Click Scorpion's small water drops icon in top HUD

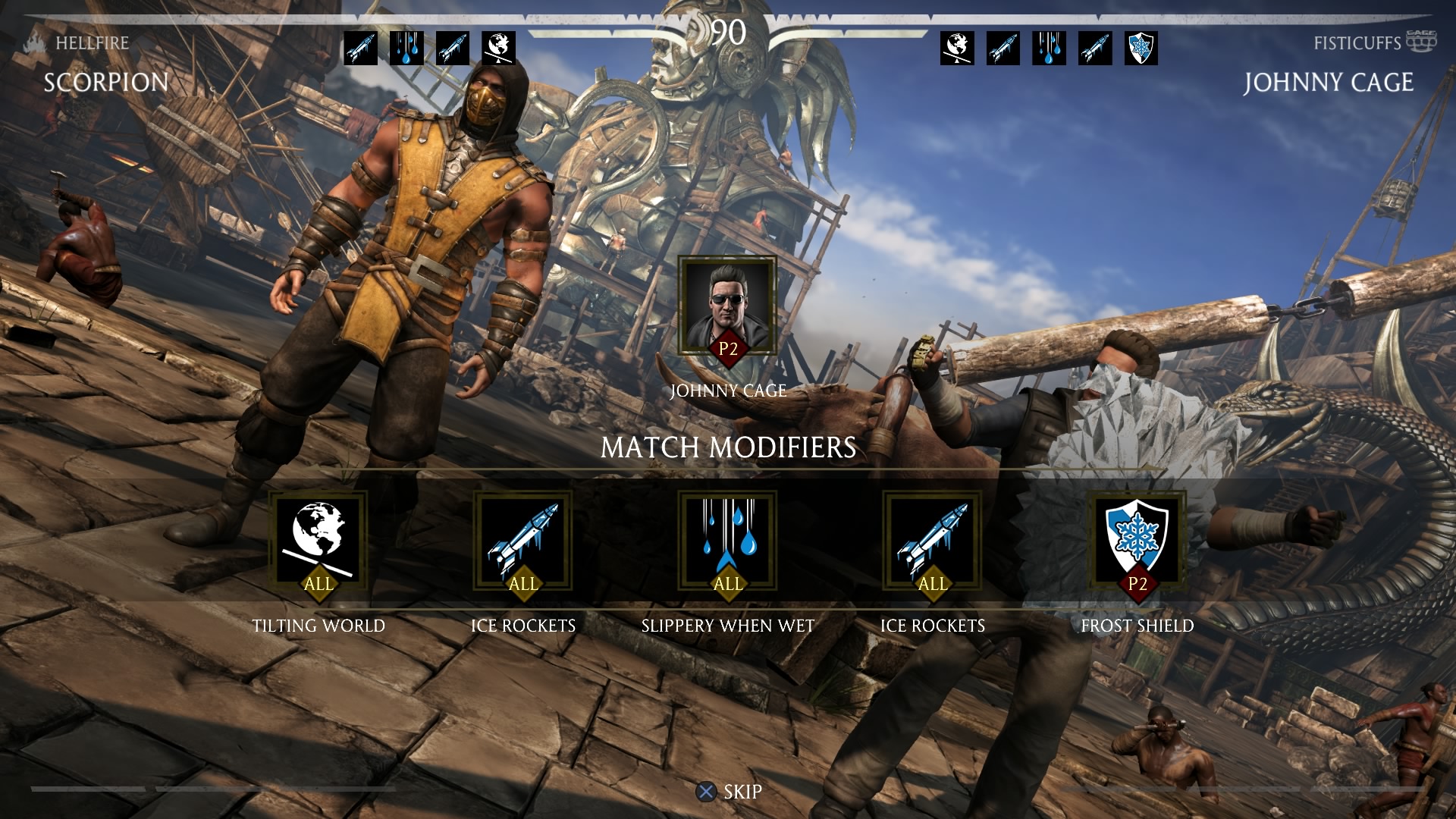tap(406, 48)
